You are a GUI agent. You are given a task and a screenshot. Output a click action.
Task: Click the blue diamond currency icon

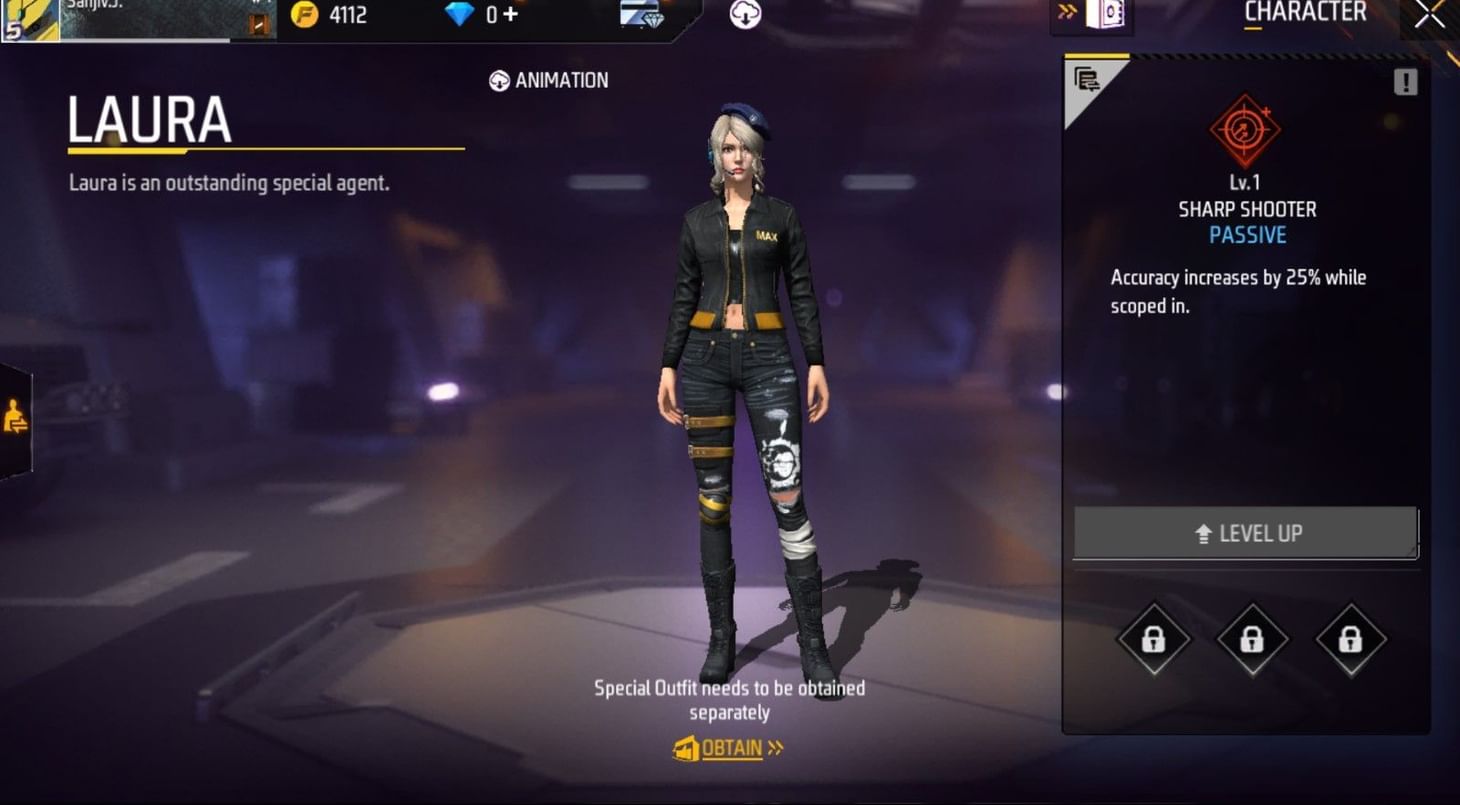pyautogui.click(x=459, y=14)
